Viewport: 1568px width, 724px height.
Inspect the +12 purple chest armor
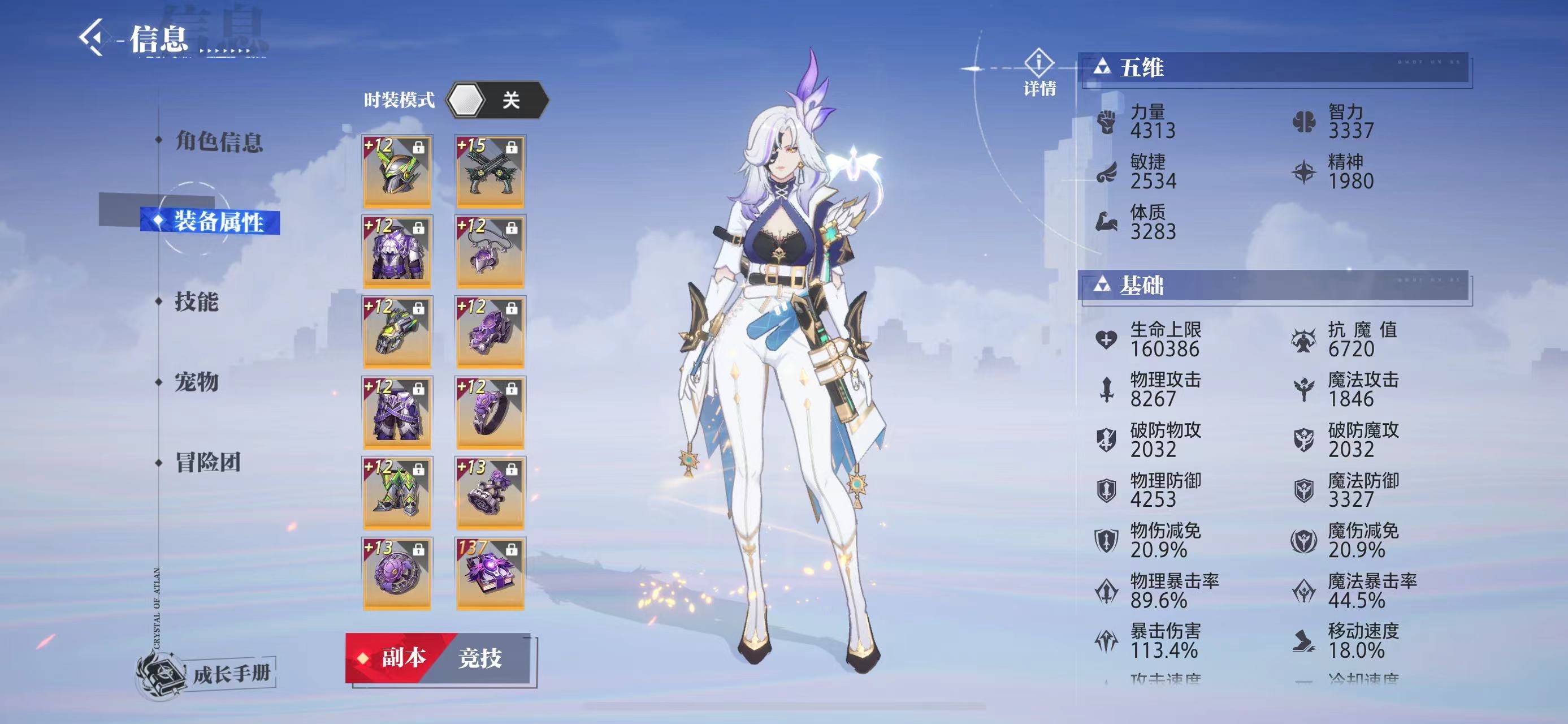(397, 252)
